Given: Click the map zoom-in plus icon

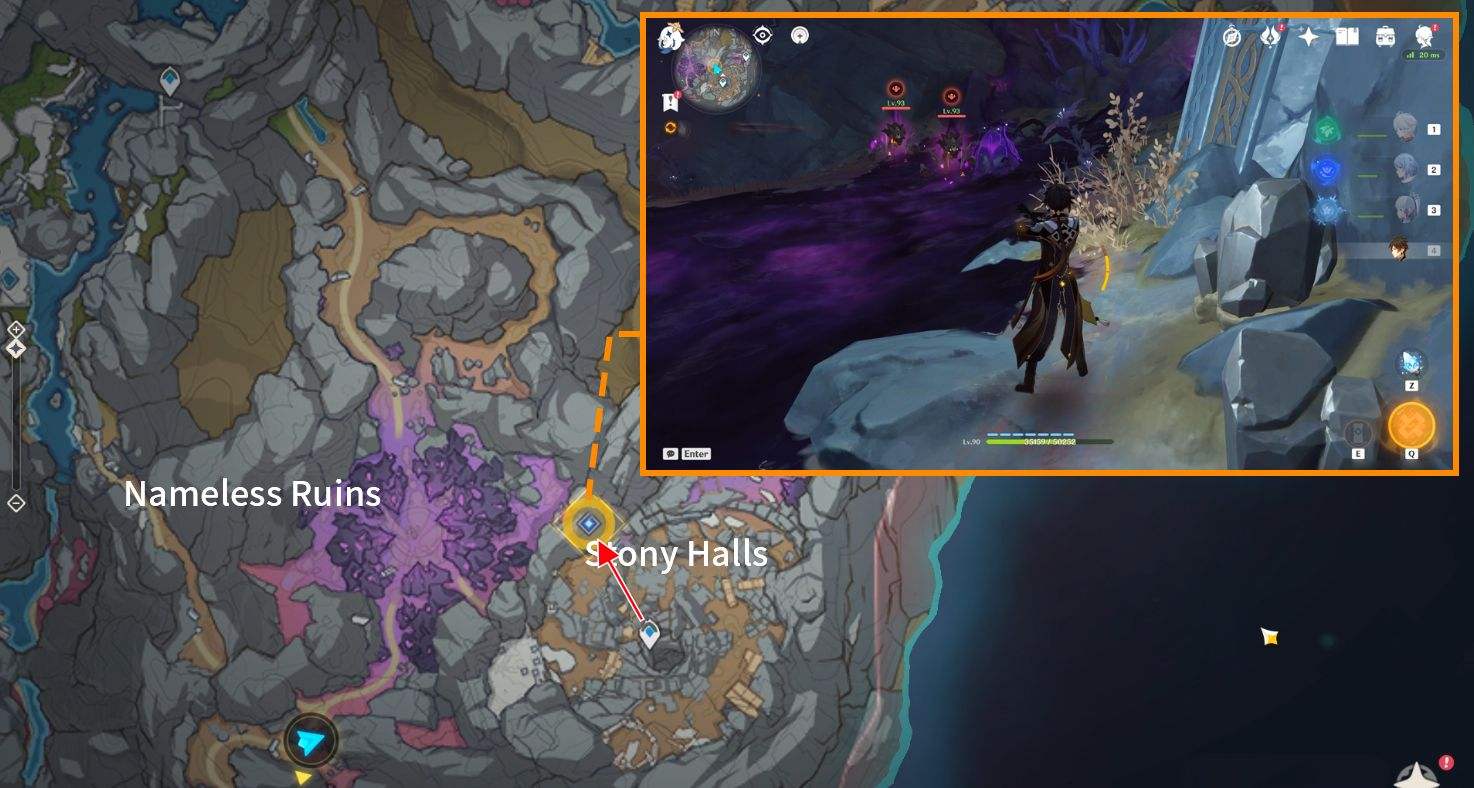Looking at the screenshot, I should tap(15, 327).
